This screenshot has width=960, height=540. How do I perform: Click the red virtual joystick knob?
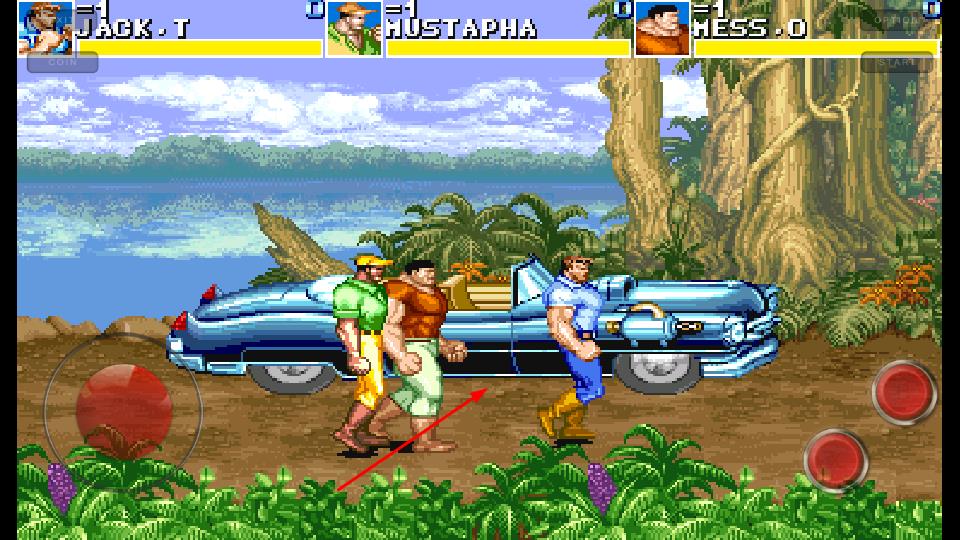(x=124, y=407)
